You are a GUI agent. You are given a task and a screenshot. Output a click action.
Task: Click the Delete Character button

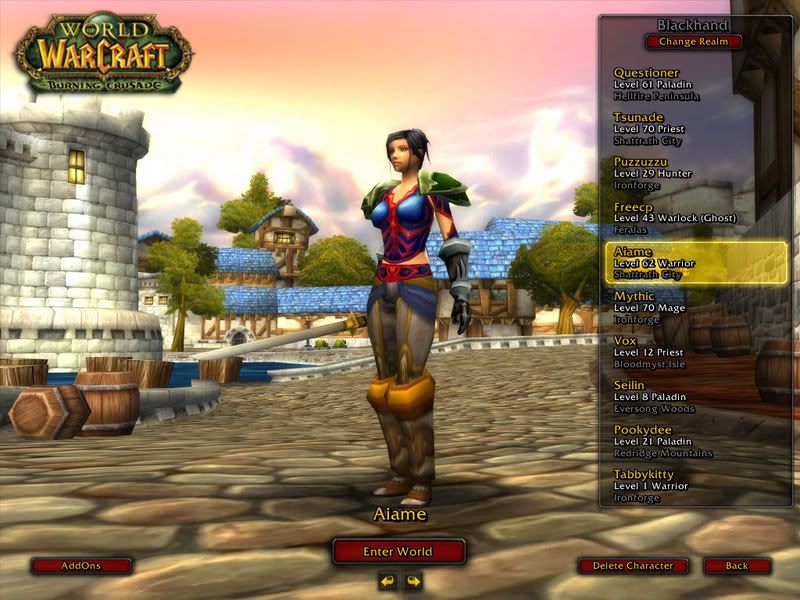[x=633, y=566]
